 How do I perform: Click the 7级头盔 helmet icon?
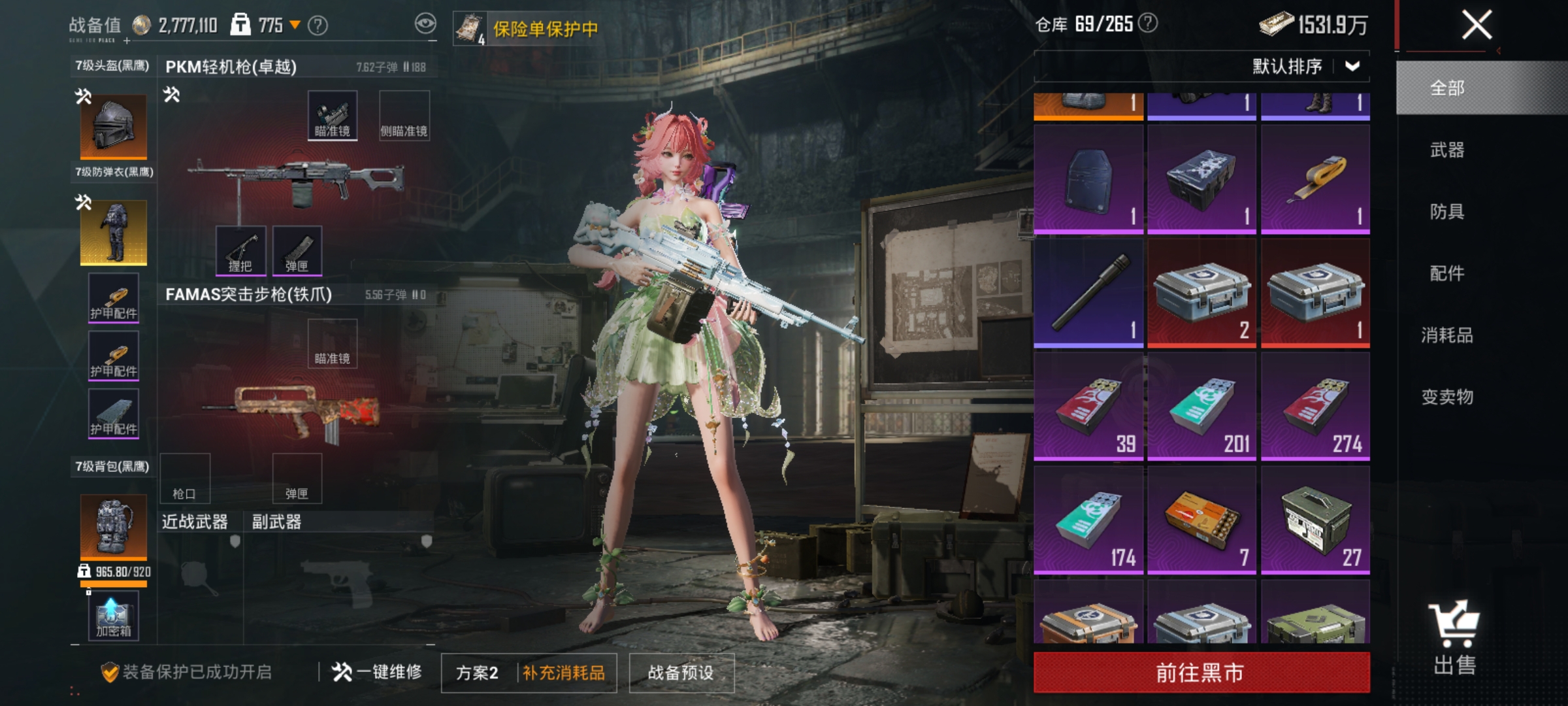click(x=112, y=126)
